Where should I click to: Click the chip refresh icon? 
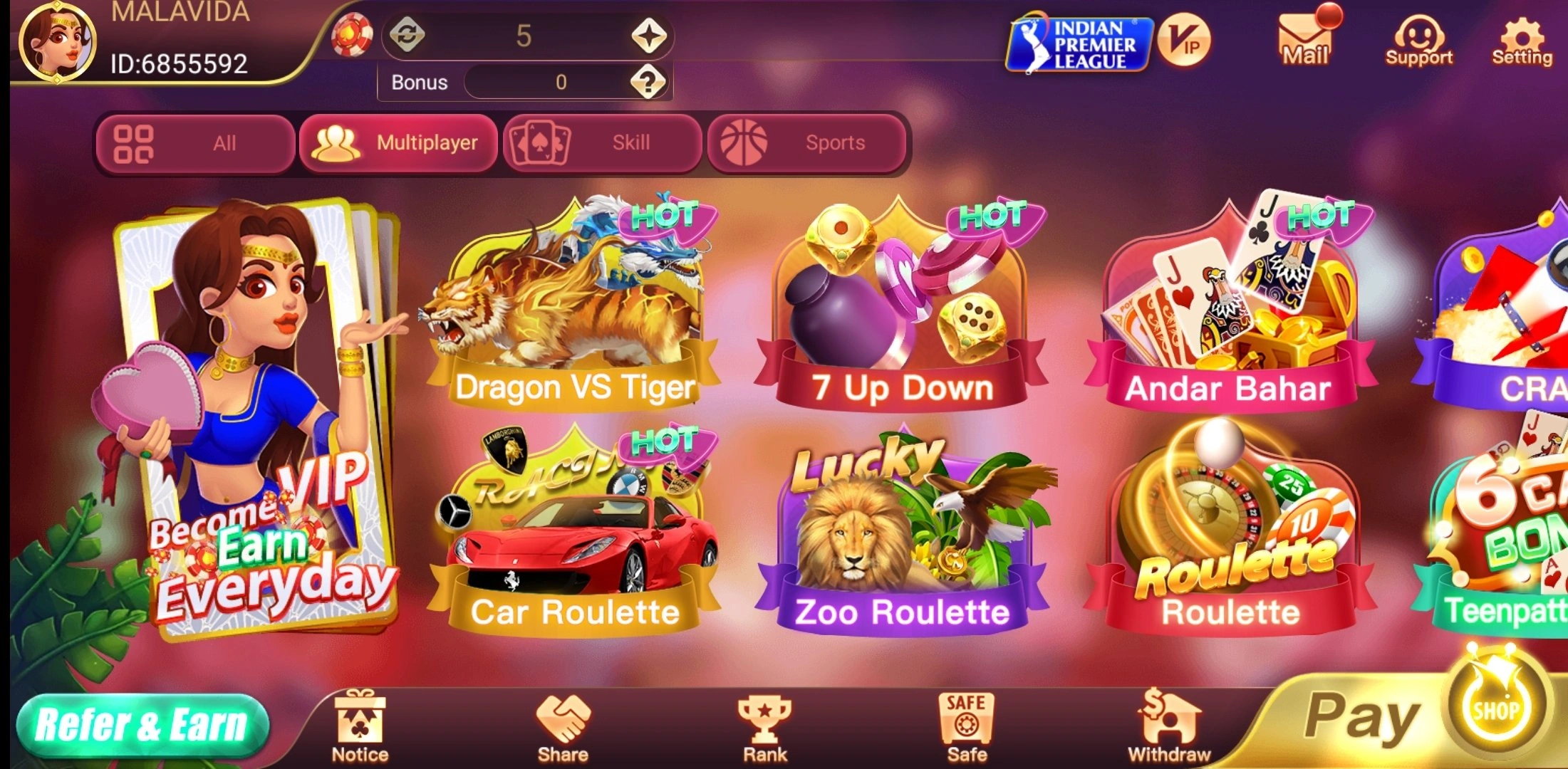[x=407, y=37]
